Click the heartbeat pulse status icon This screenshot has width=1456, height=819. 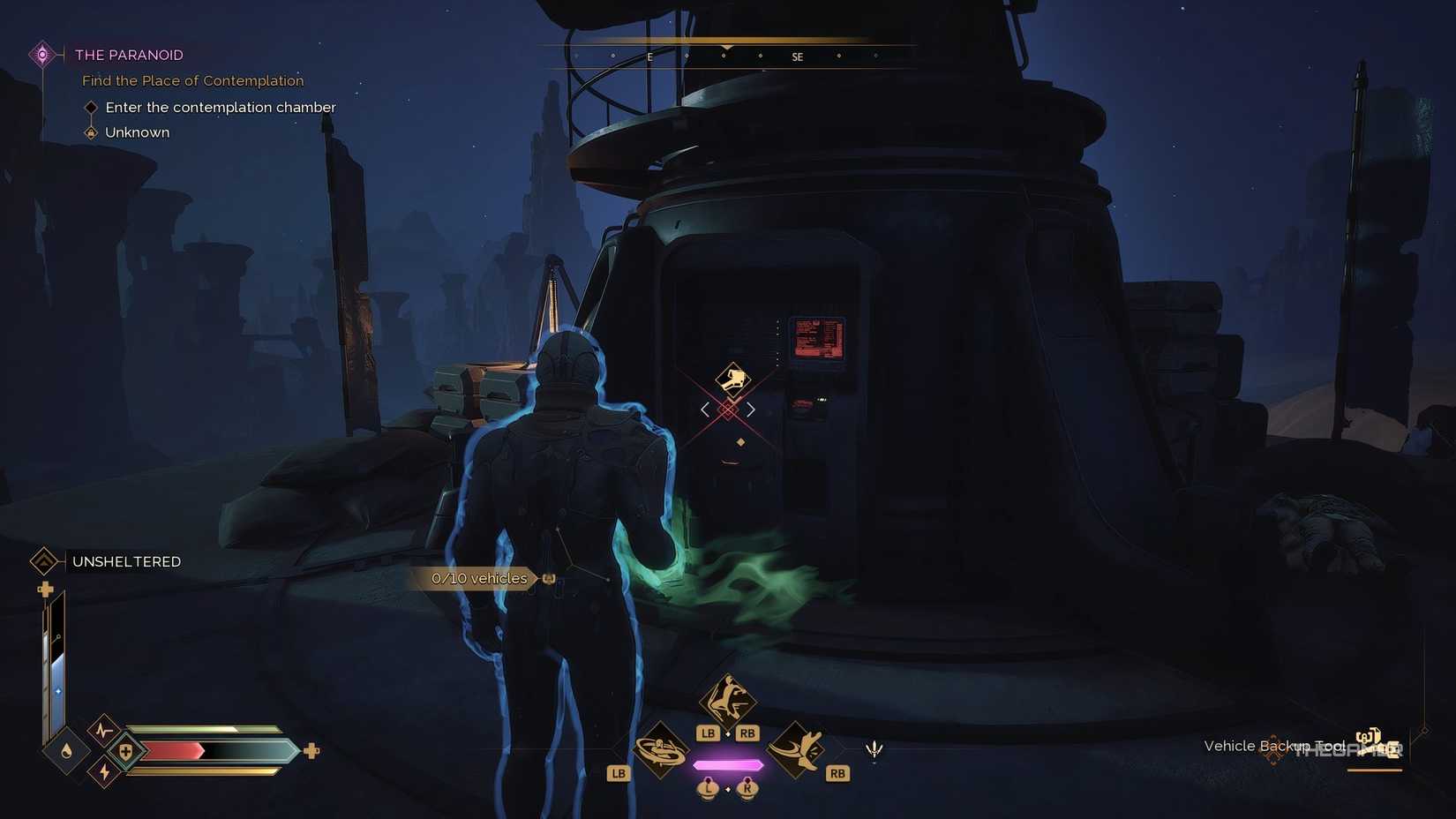[103, 729]
